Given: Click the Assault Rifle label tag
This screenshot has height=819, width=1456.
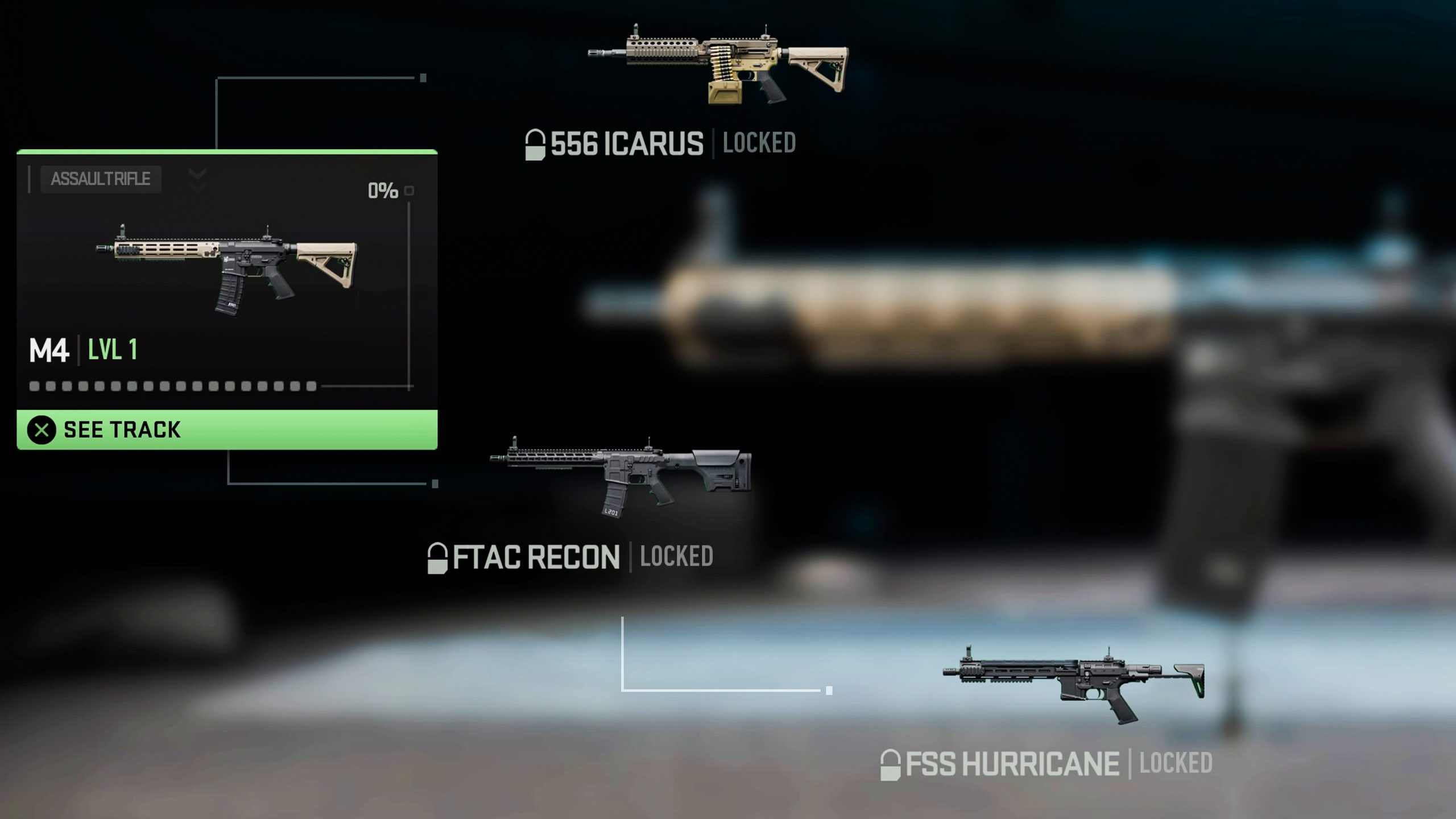Looking at the screenshot, I should pos(100,180).
